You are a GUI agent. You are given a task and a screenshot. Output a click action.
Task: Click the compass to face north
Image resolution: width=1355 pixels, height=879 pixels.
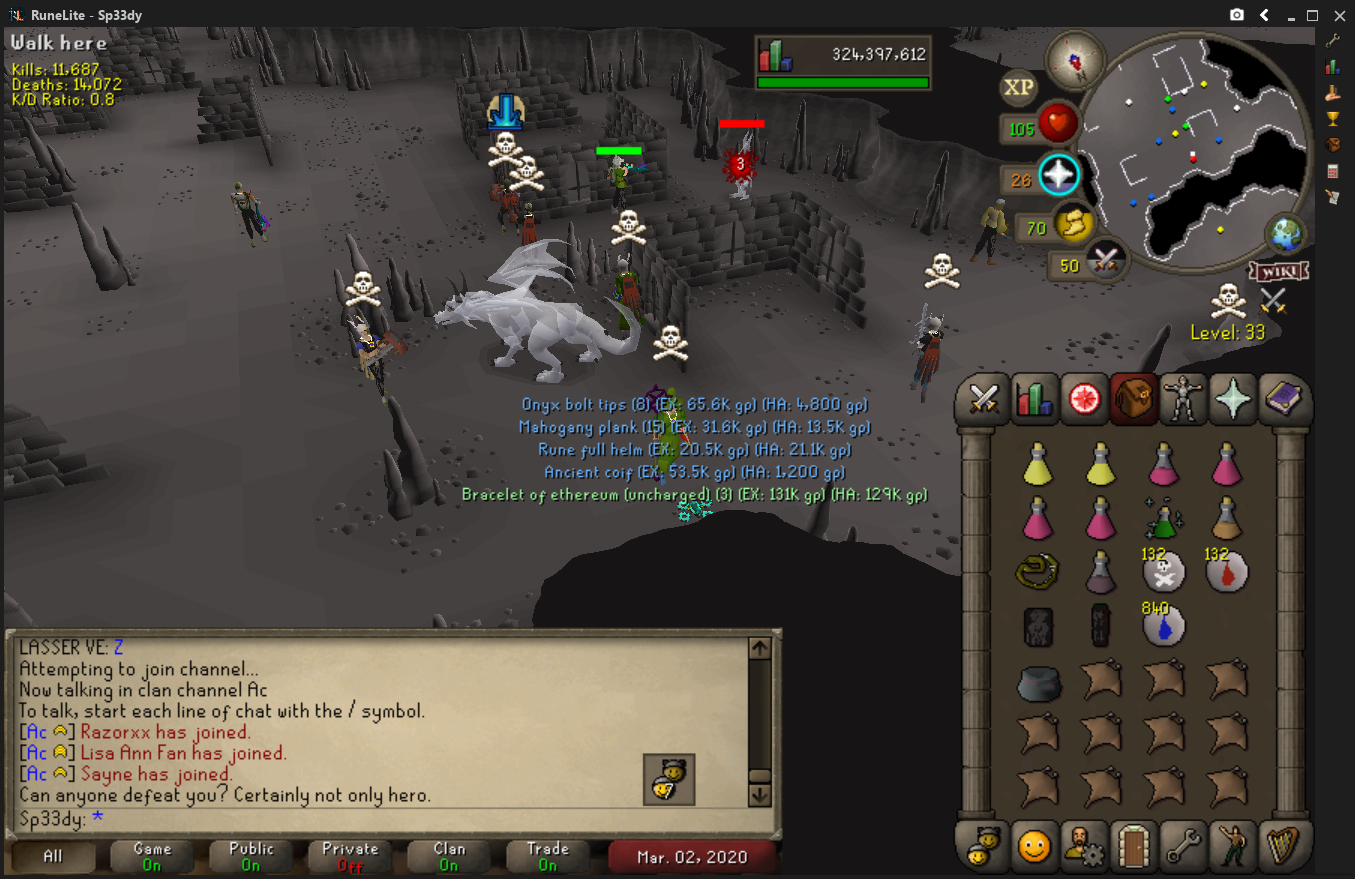(1074, 60)
